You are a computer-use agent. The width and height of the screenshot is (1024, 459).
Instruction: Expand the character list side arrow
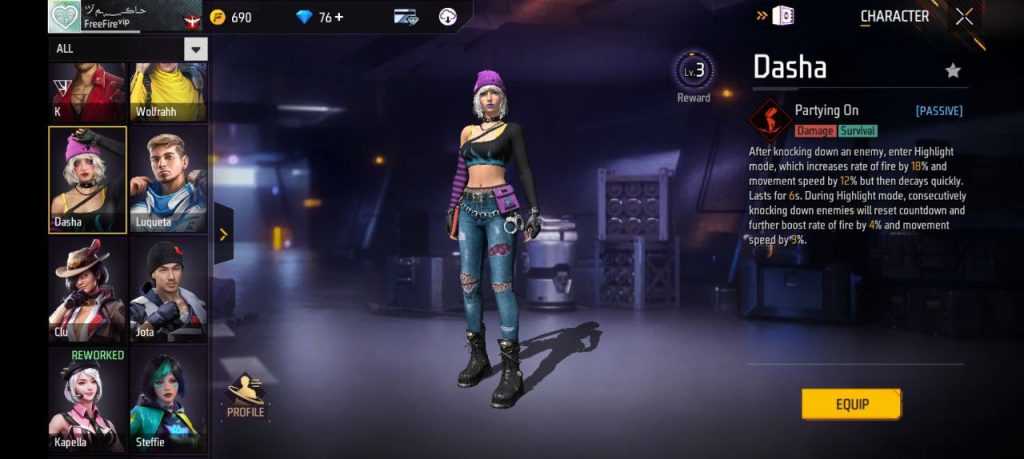click(x=223, y=235)
